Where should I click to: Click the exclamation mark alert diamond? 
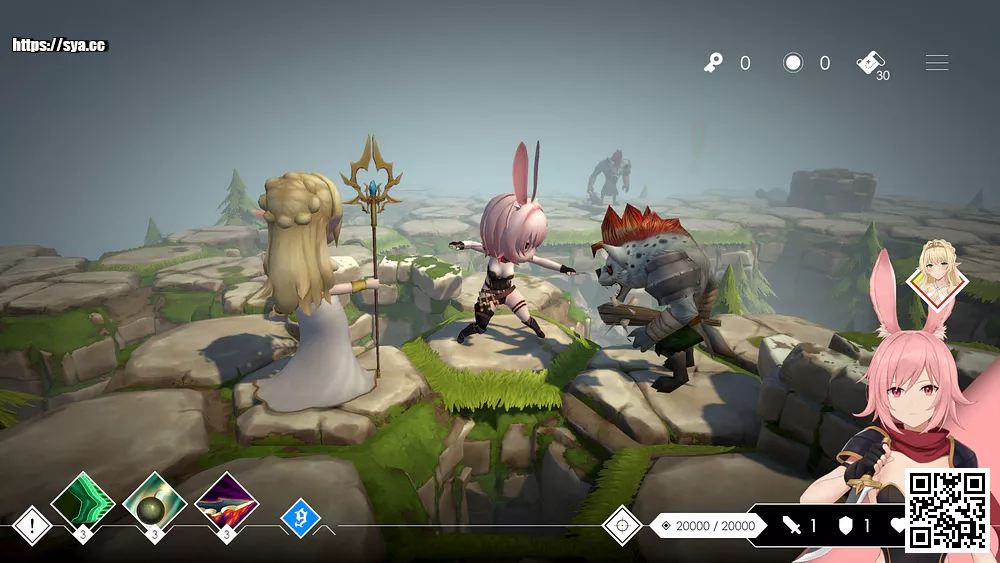(x=32, y=525)
